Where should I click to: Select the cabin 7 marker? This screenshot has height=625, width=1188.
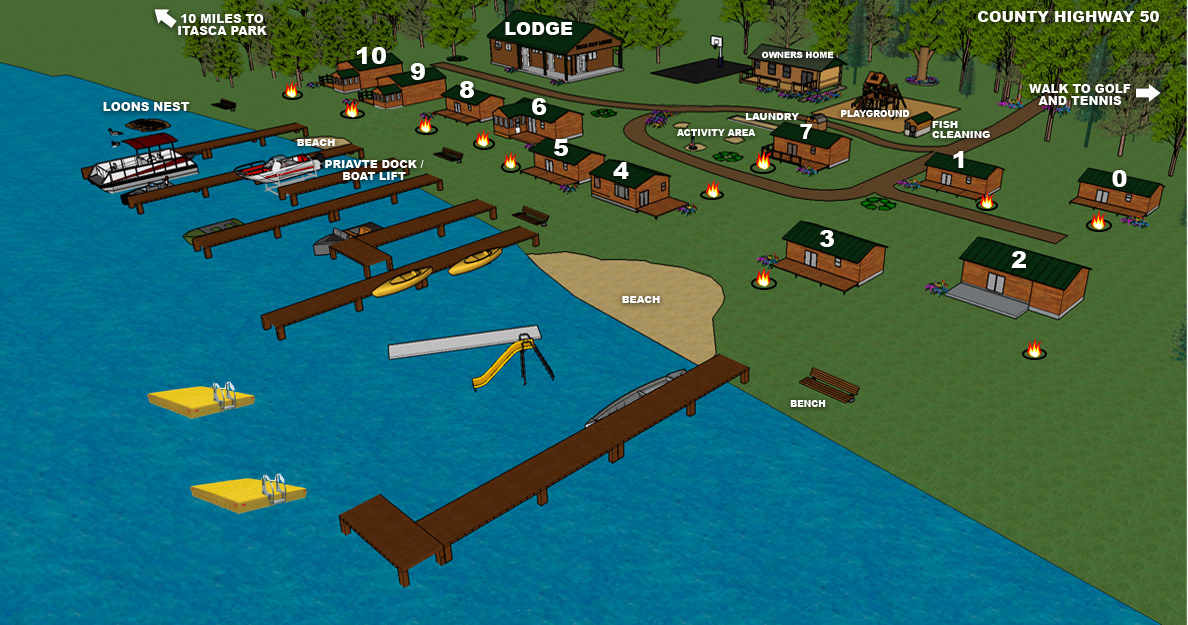click(x=806, y=133)
